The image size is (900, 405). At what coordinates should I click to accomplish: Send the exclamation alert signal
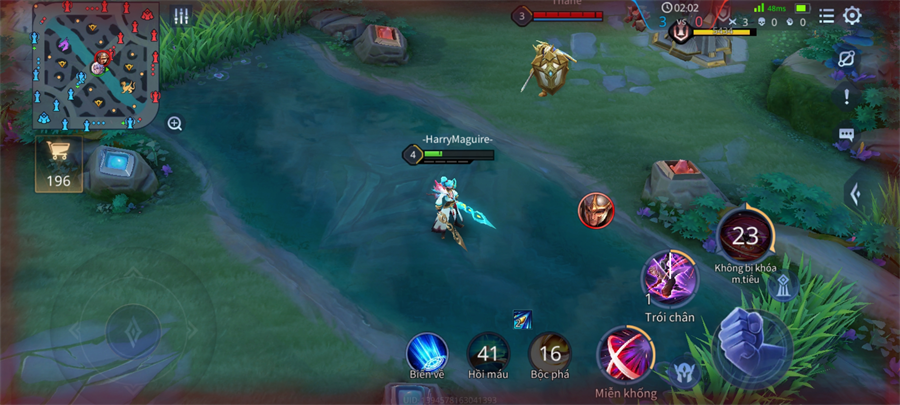(847, 97)
